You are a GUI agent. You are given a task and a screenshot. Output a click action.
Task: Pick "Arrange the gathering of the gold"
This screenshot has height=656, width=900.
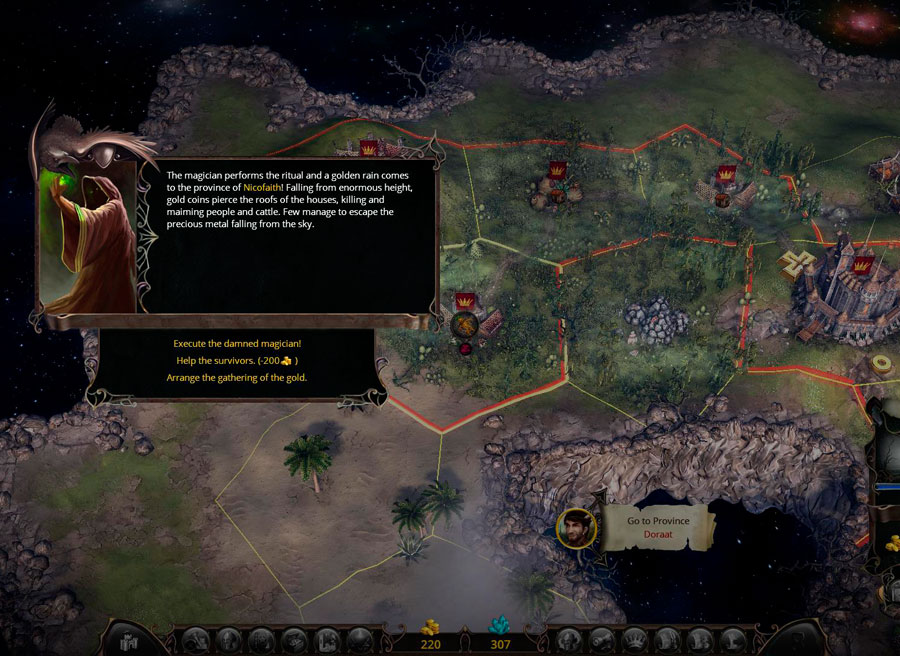[x=236, y=377]
